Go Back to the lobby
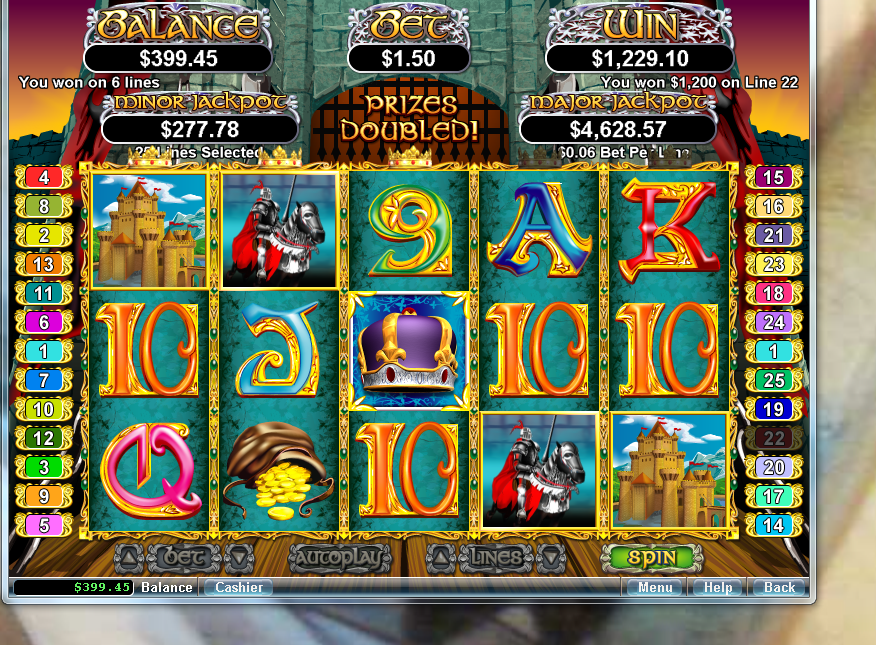The width and height of the screenshot is (876, 645). [779, 587]
